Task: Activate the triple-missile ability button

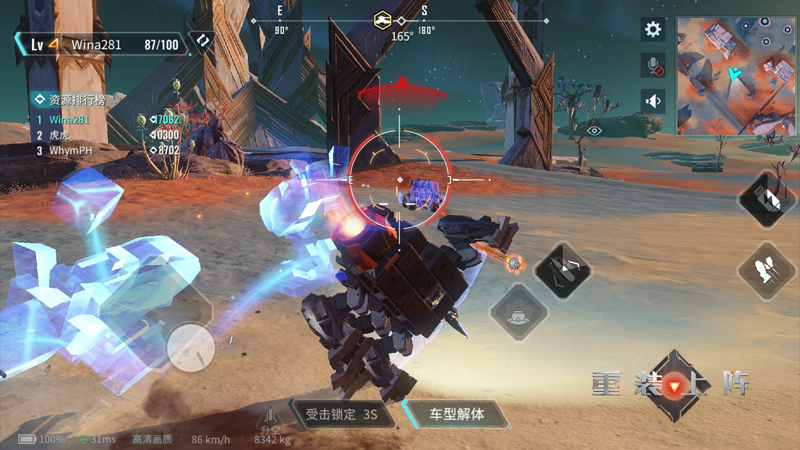Action: [767, 270]
